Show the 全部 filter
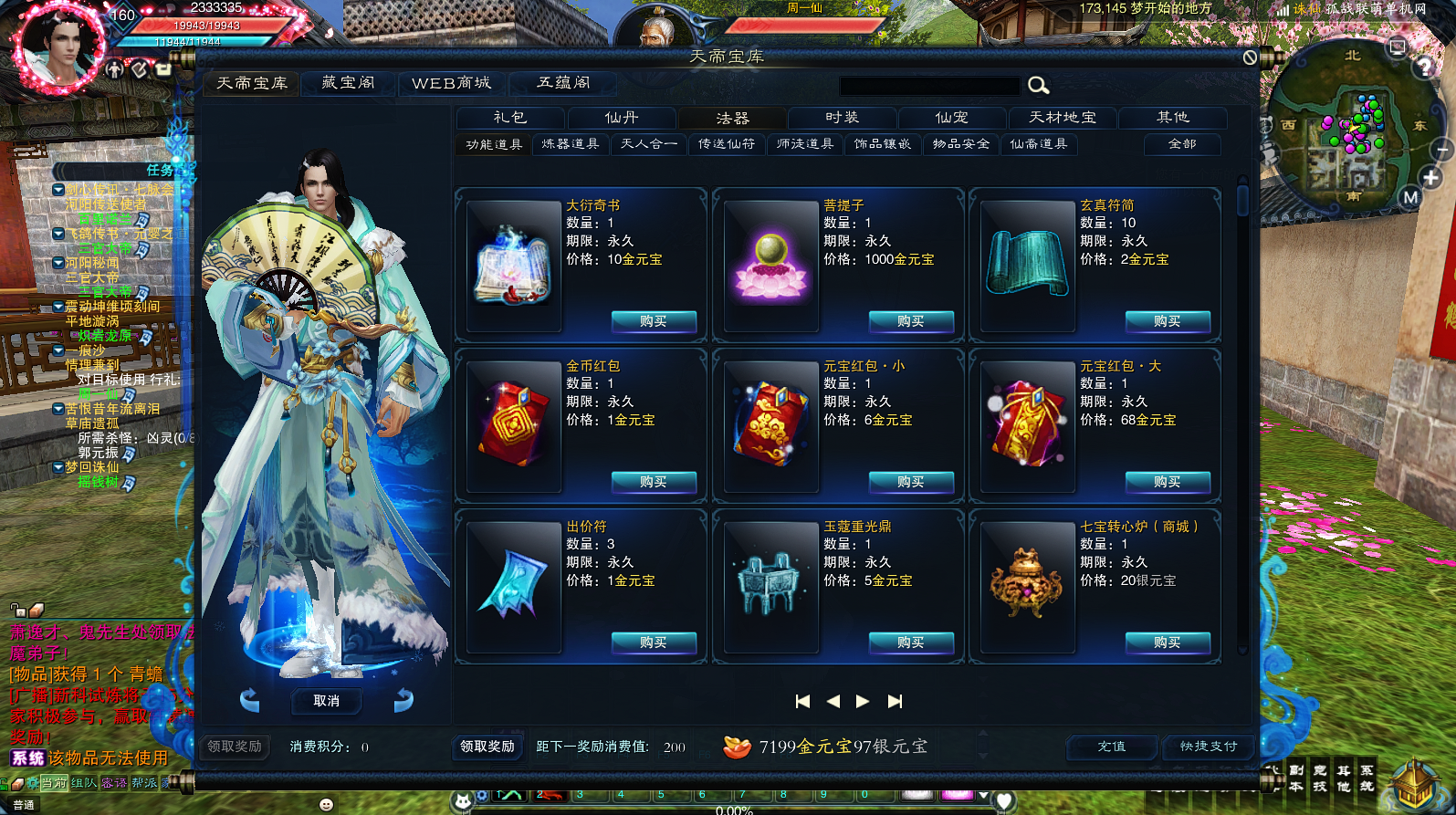The image size is (1456, 815). (x=1182, y=144)
